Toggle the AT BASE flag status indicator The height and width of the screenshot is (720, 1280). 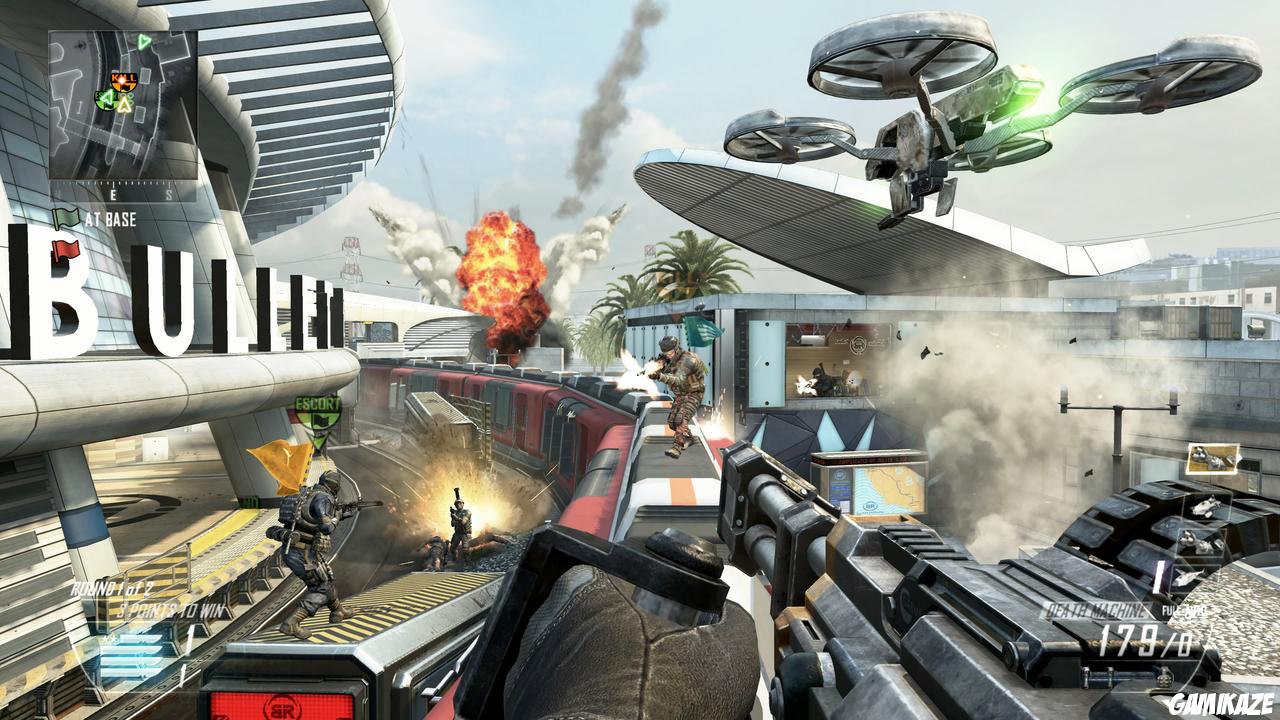pyautogui.click(x=110, y=219)
